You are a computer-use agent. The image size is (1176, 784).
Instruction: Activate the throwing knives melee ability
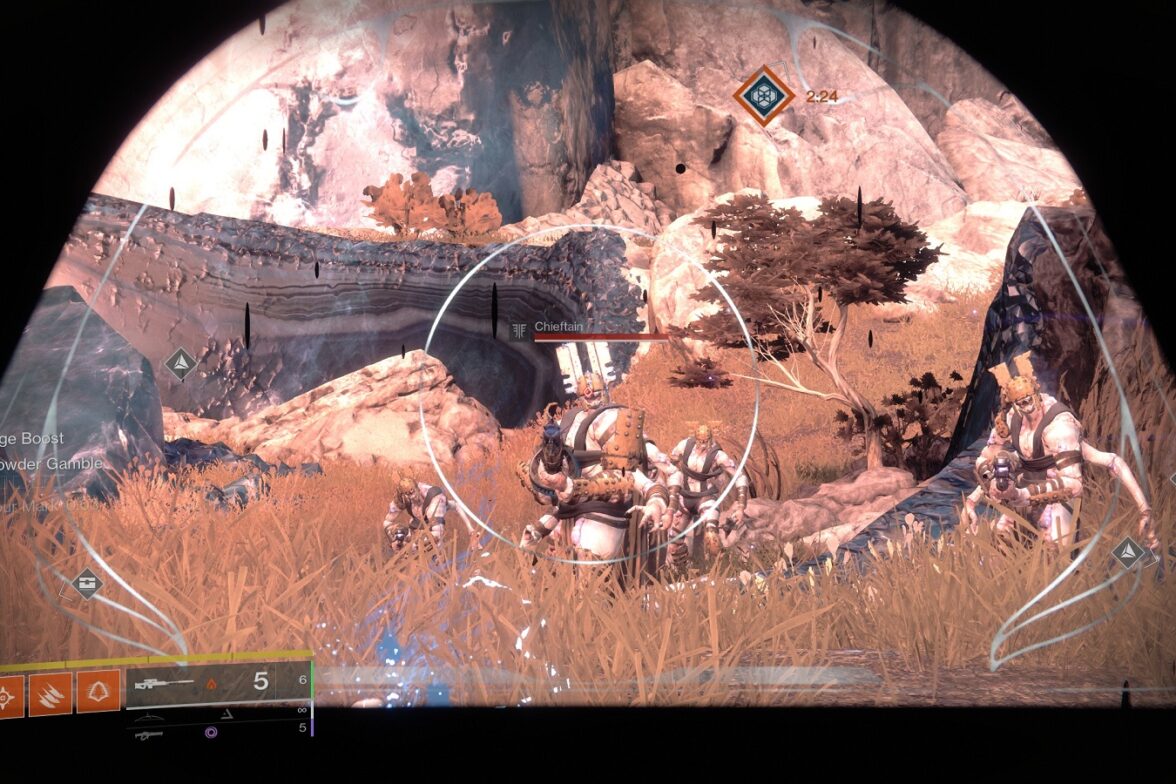(49, 693)
